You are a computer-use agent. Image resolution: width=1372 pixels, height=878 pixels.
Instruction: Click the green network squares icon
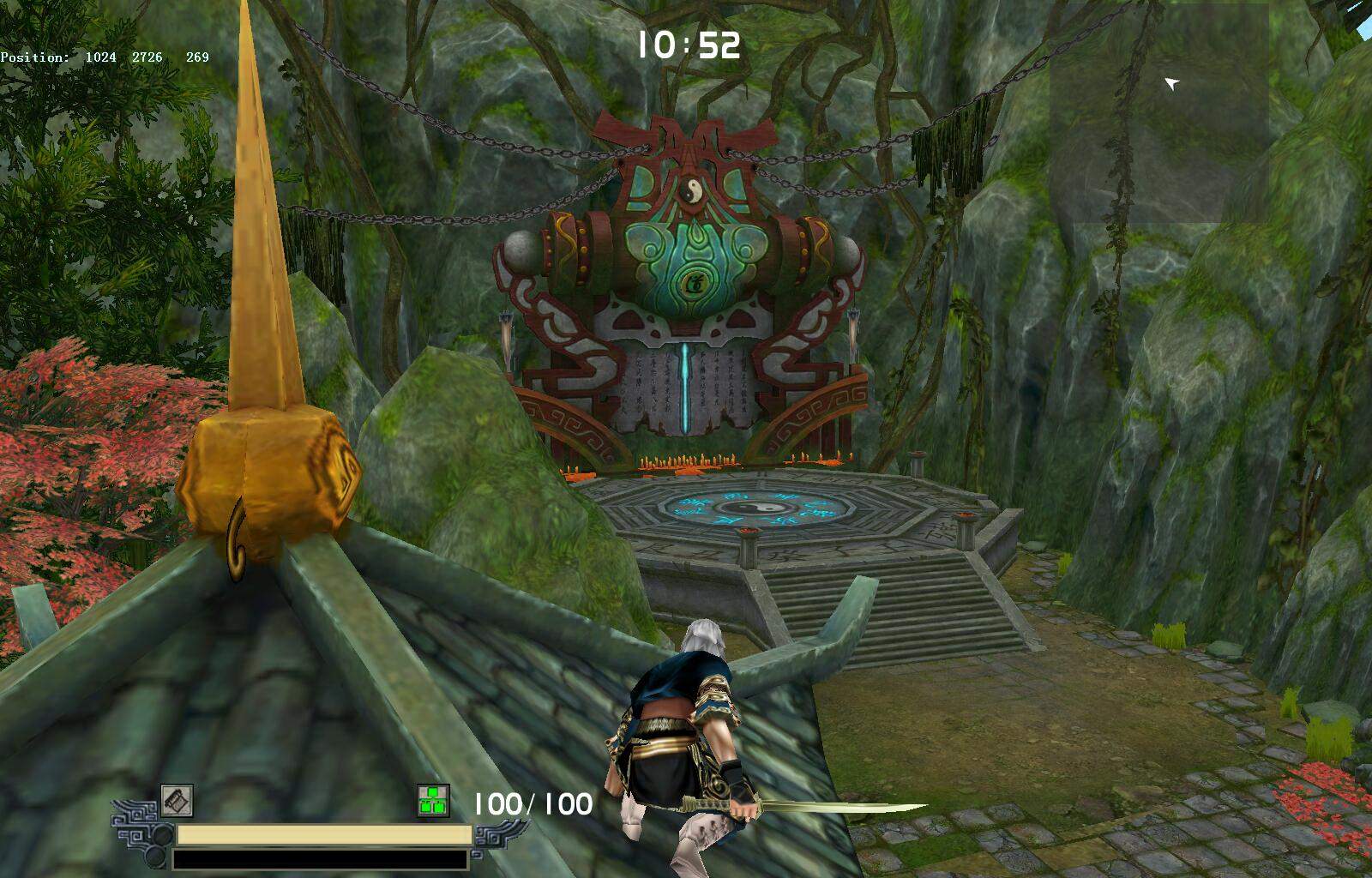[435, 800]
